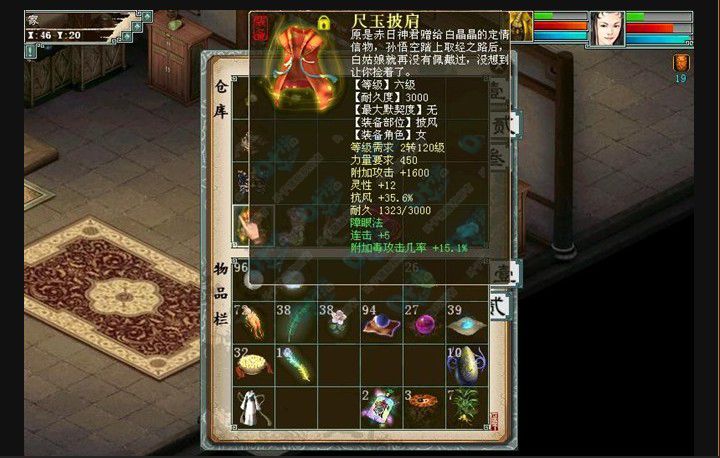Click the exclamation button under coordinates
Image resolution: width=720 pixels, height=458 pixels.
(30, 50)
